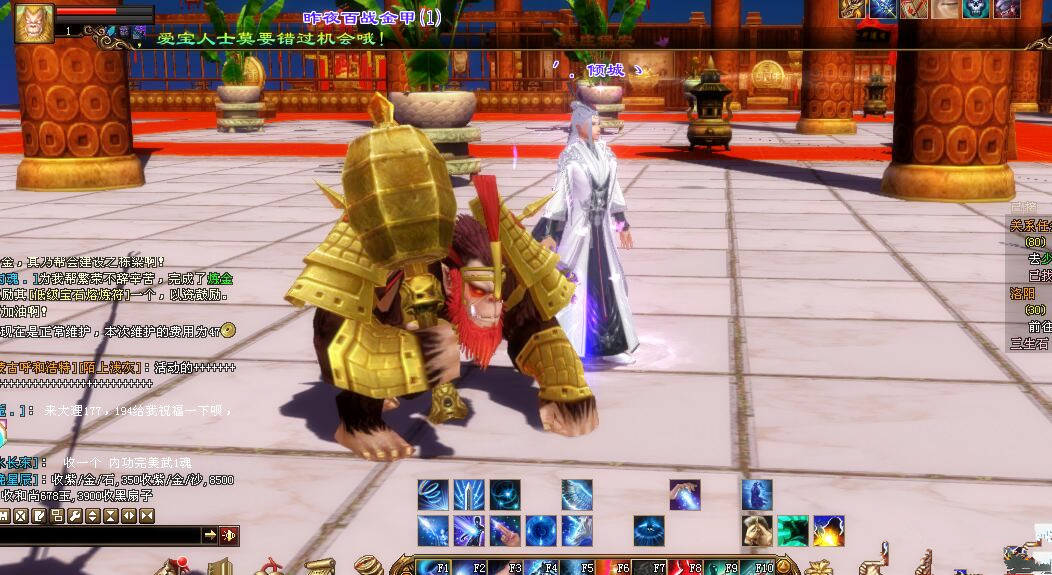Use the blue robed figure skill
1052x575 pixels.
click(757, 494)
